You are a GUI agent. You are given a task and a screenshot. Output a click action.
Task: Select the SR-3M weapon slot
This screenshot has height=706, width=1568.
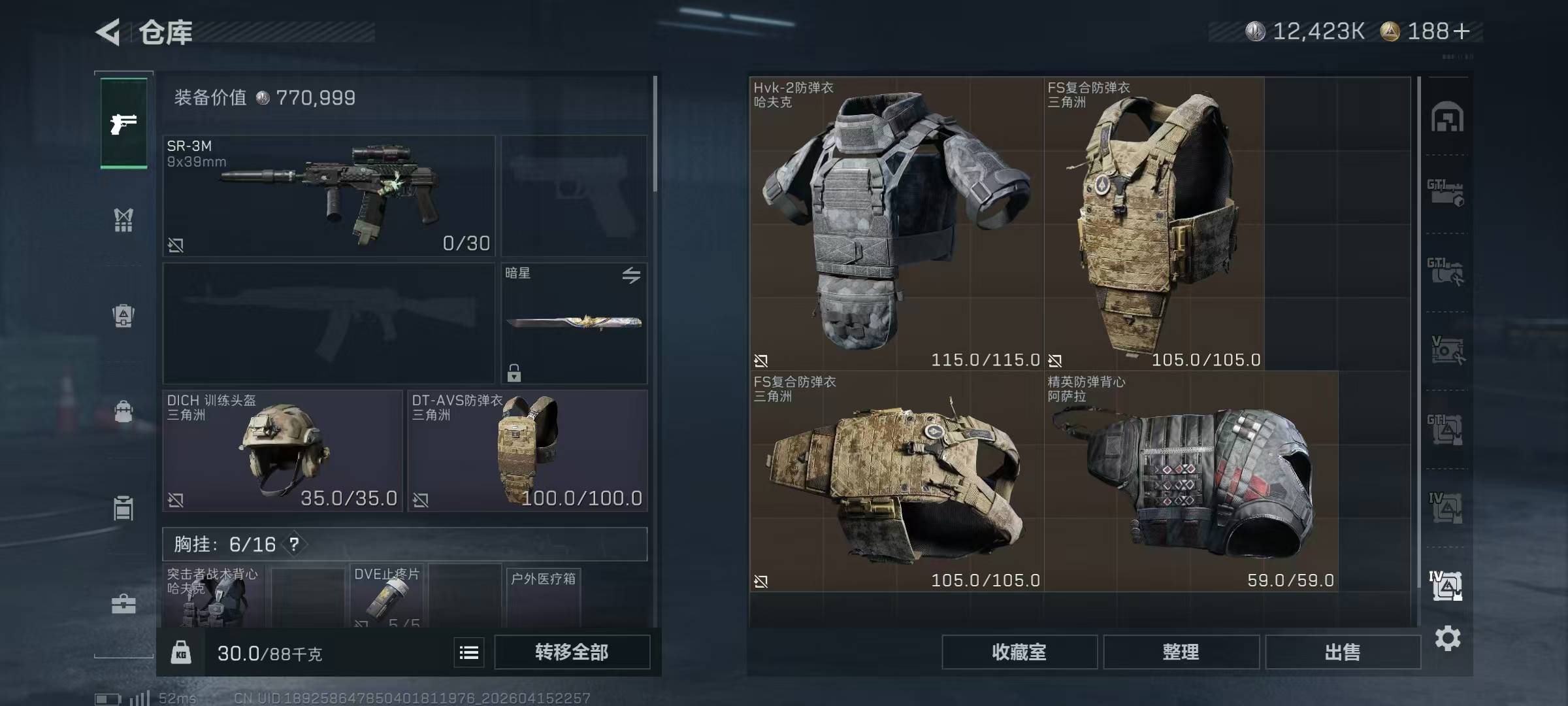click(329, 195)
